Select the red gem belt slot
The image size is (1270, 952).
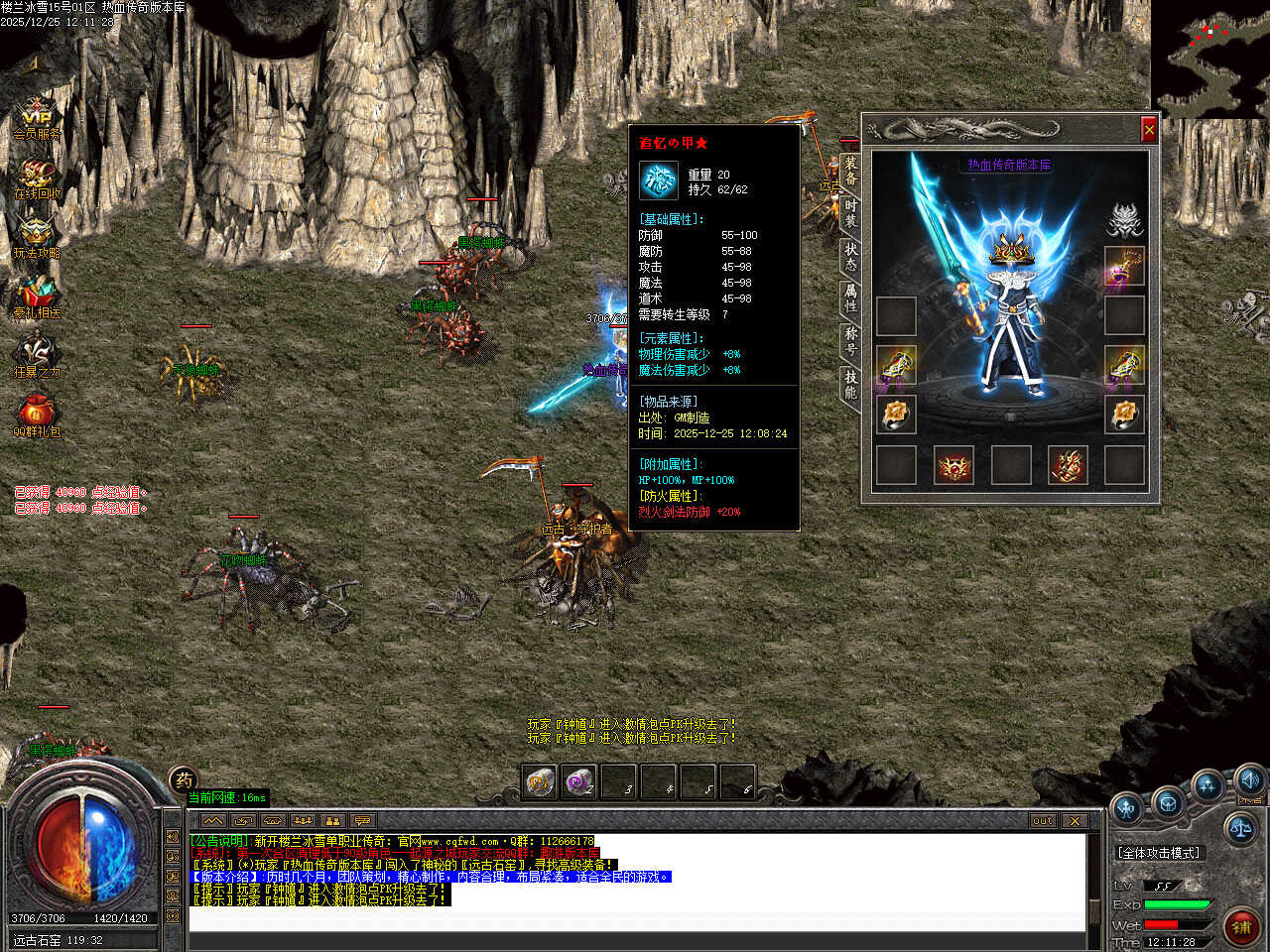[954, 464]
